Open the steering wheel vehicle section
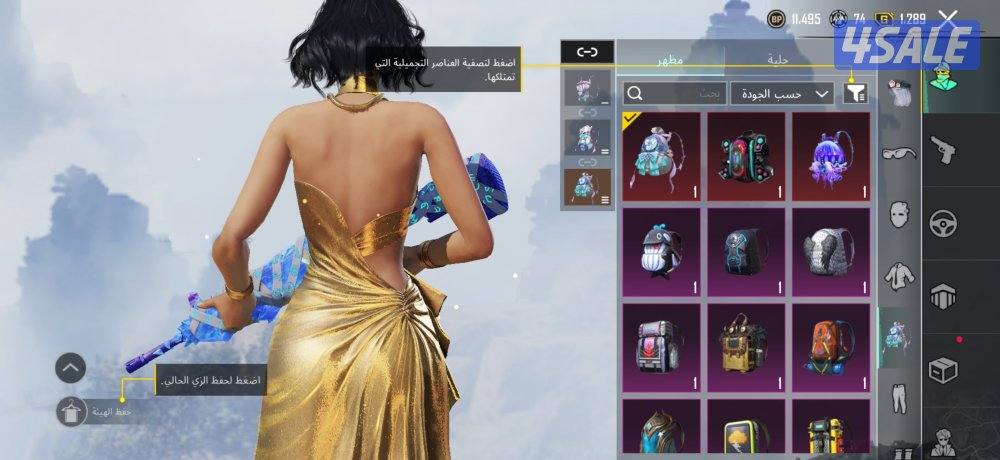Image resolution: width=1000 pixels, height=460 pixels. pos(943,224)
